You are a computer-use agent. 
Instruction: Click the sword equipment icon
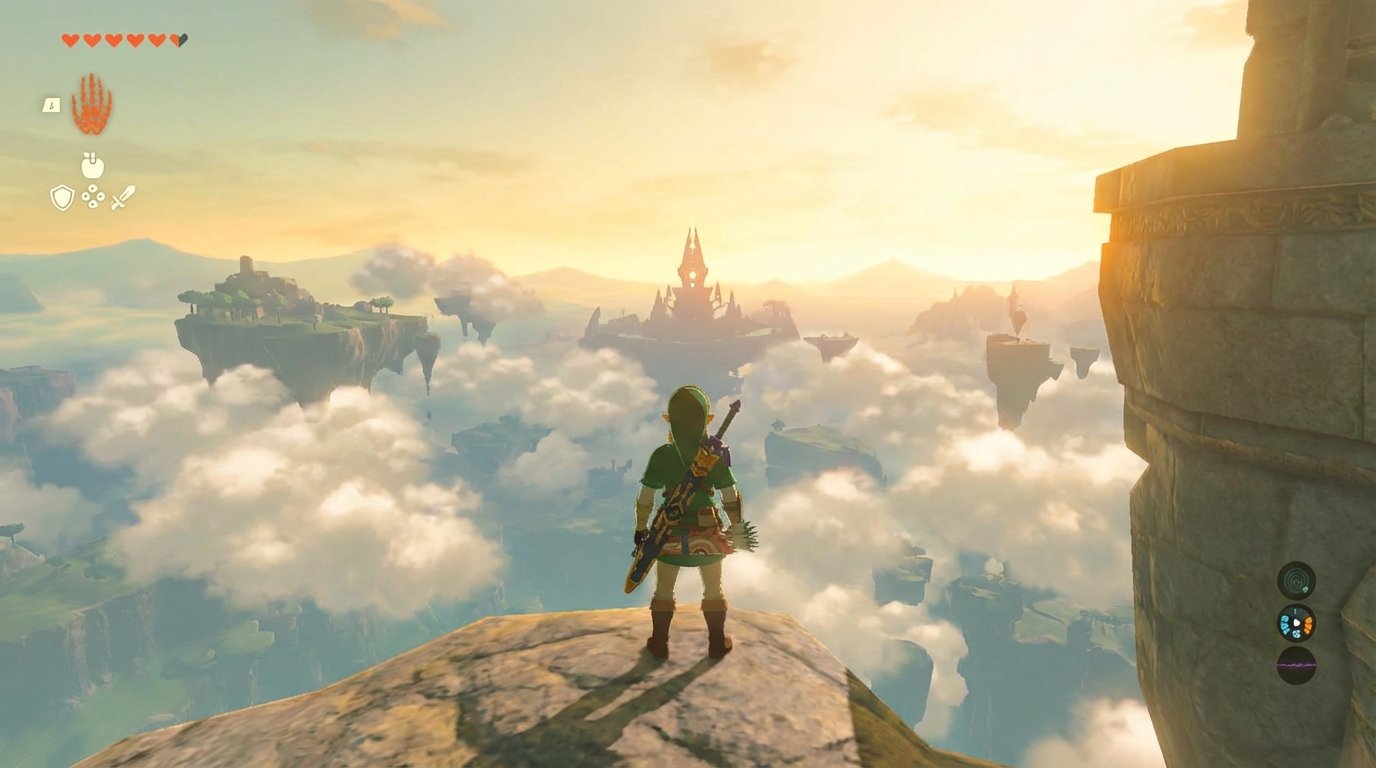coord(123,197)
